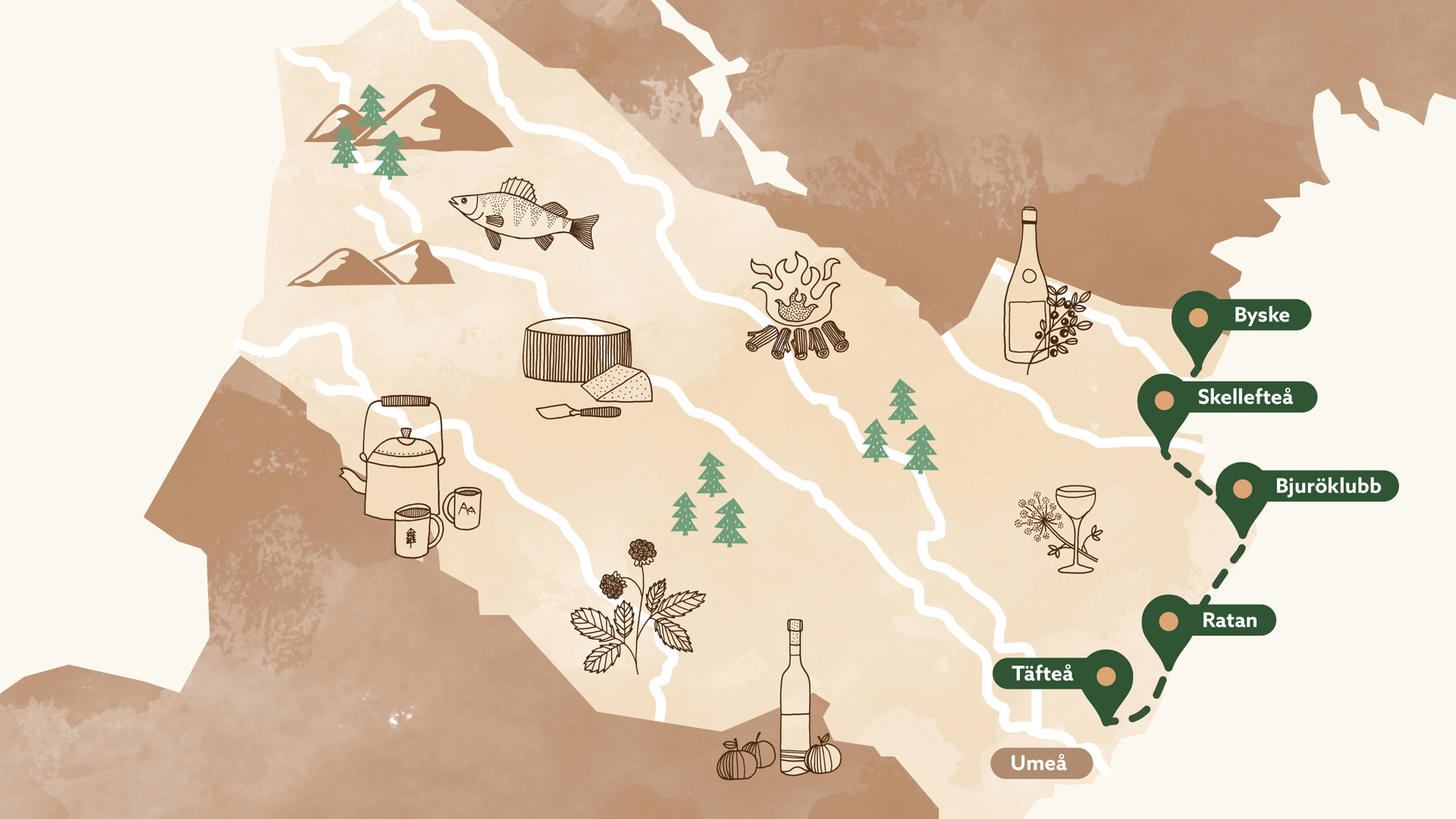Screen dimensions: 1456x819
Task: Select the Byske map marker
Action: tap(1199, 317)
